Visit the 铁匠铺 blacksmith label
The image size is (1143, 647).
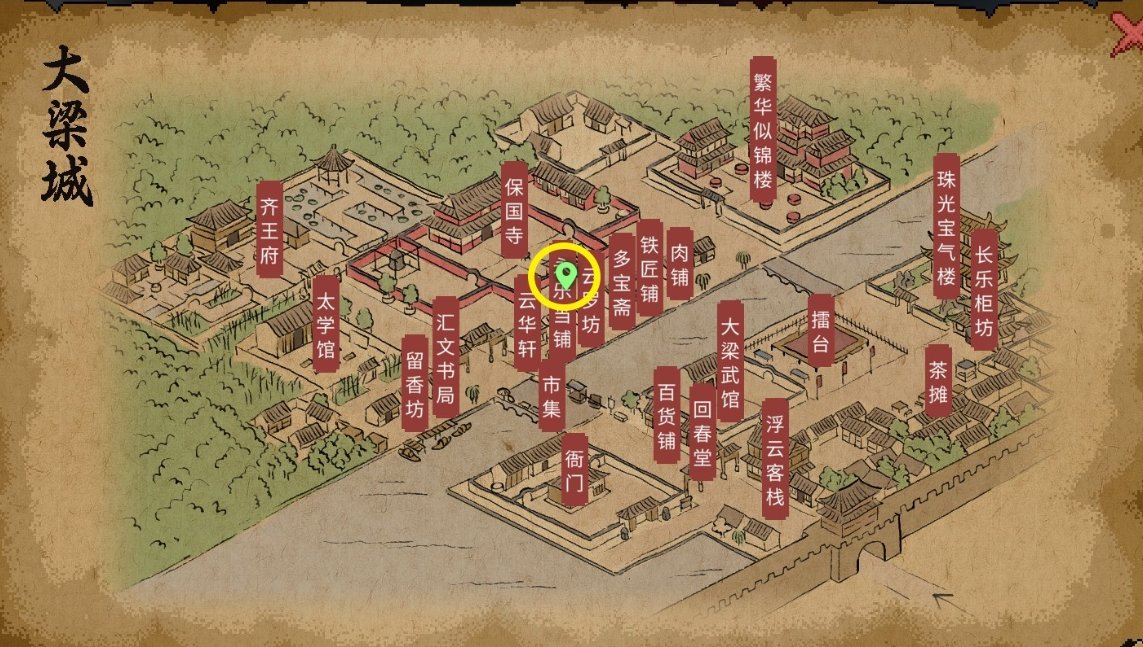[650, 267]
